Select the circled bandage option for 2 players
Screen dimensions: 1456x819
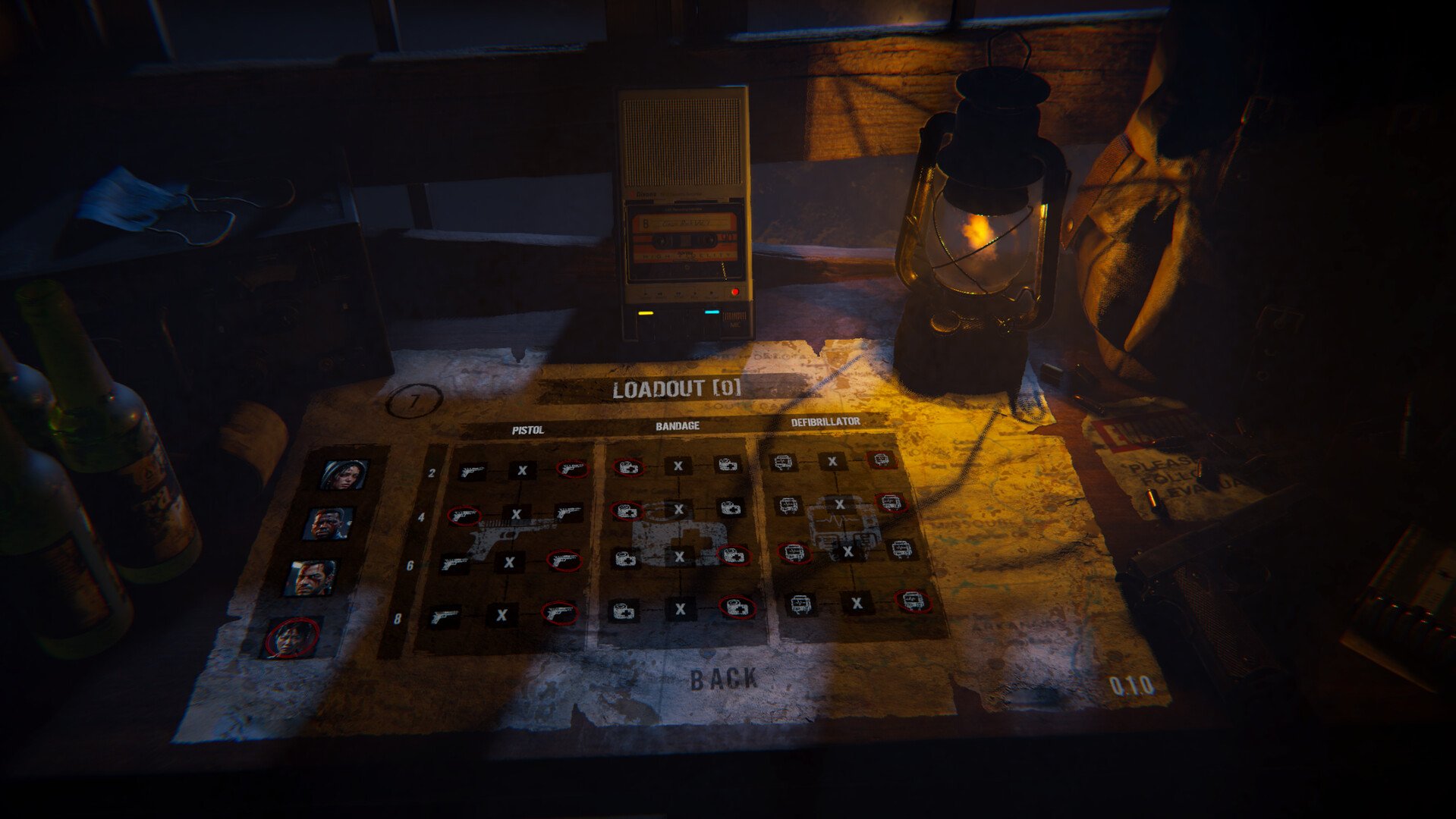[629, 466]
